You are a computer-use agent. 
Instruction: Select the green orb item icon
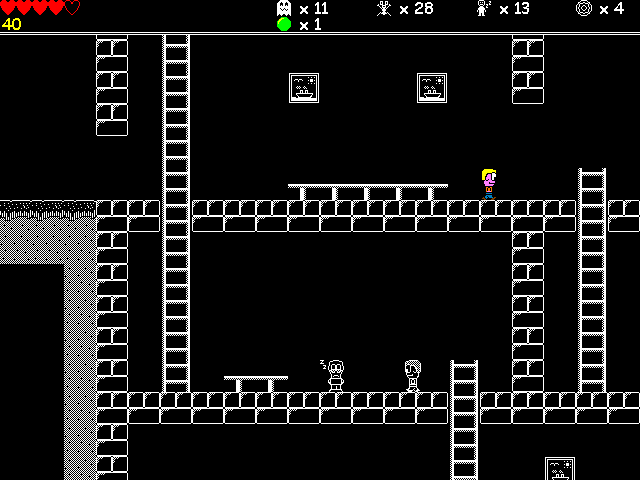pos(284,25)
